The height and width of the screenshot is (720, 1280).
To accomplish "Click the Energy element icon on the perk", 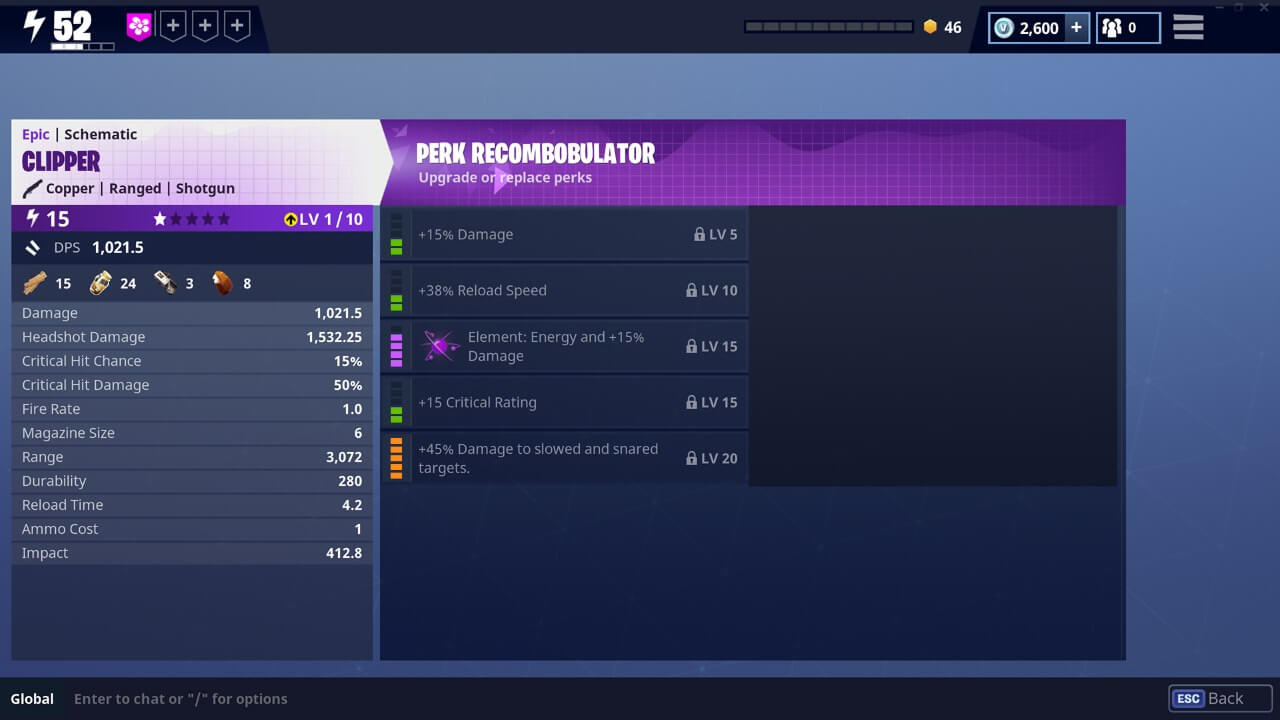I will pos(440,346).
